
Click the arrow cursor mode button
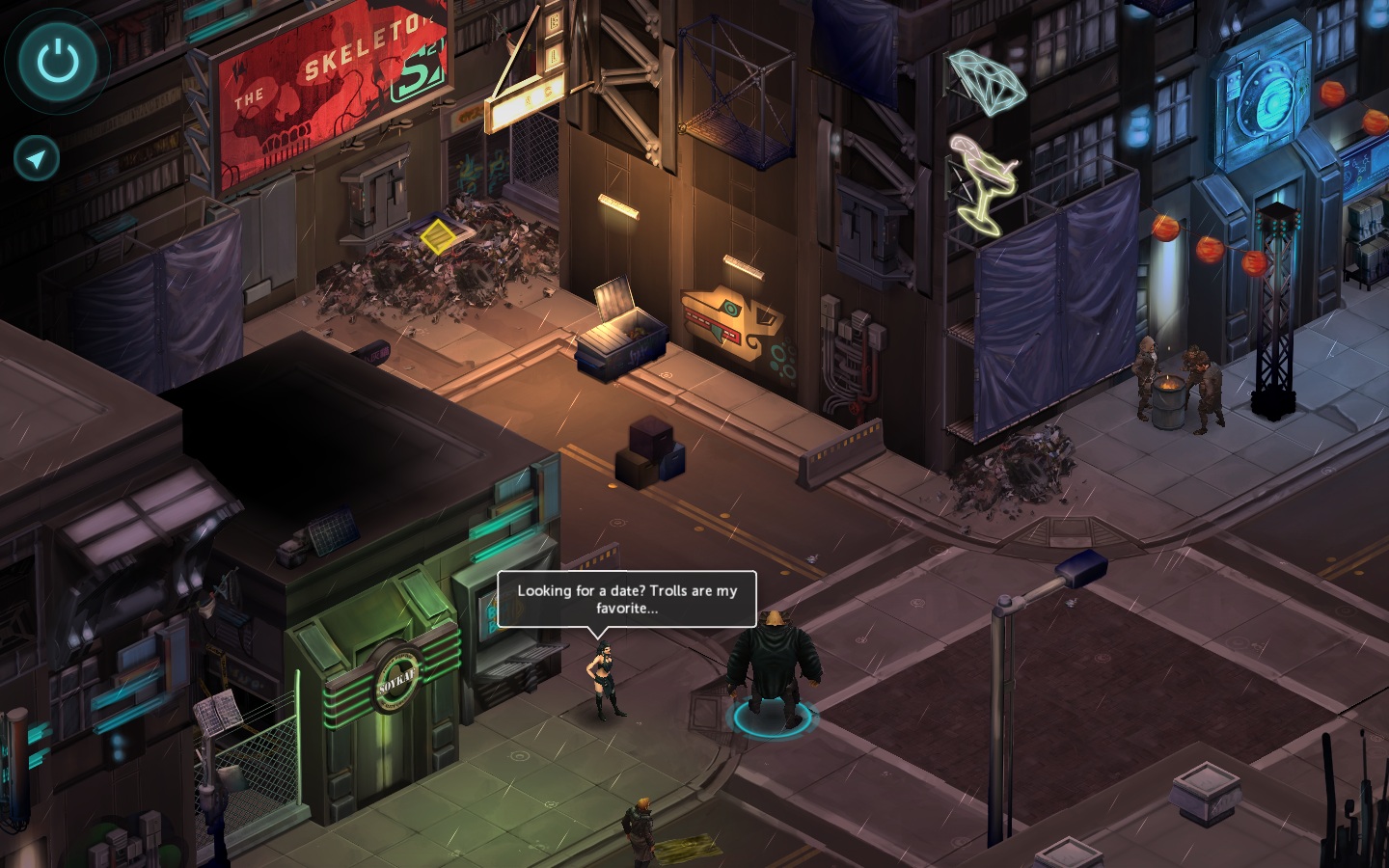(x=37, y=158)
